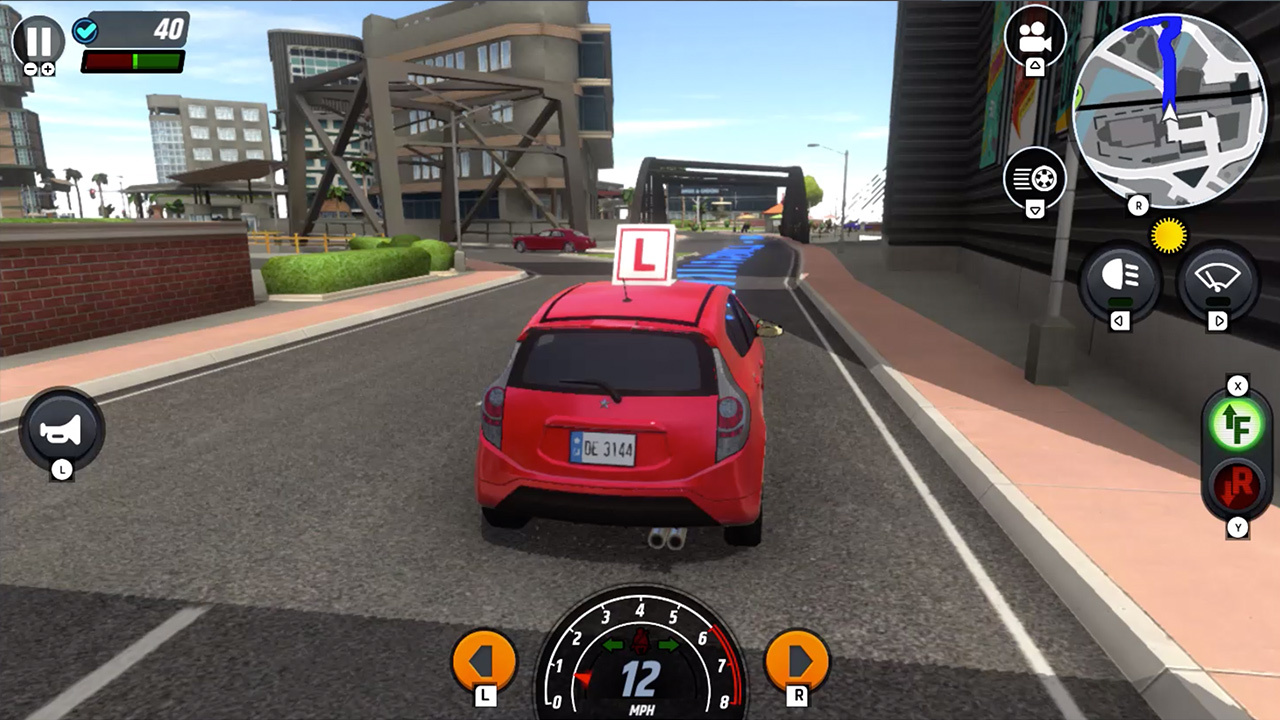Open the tire traction control icon

[1034, 177]
